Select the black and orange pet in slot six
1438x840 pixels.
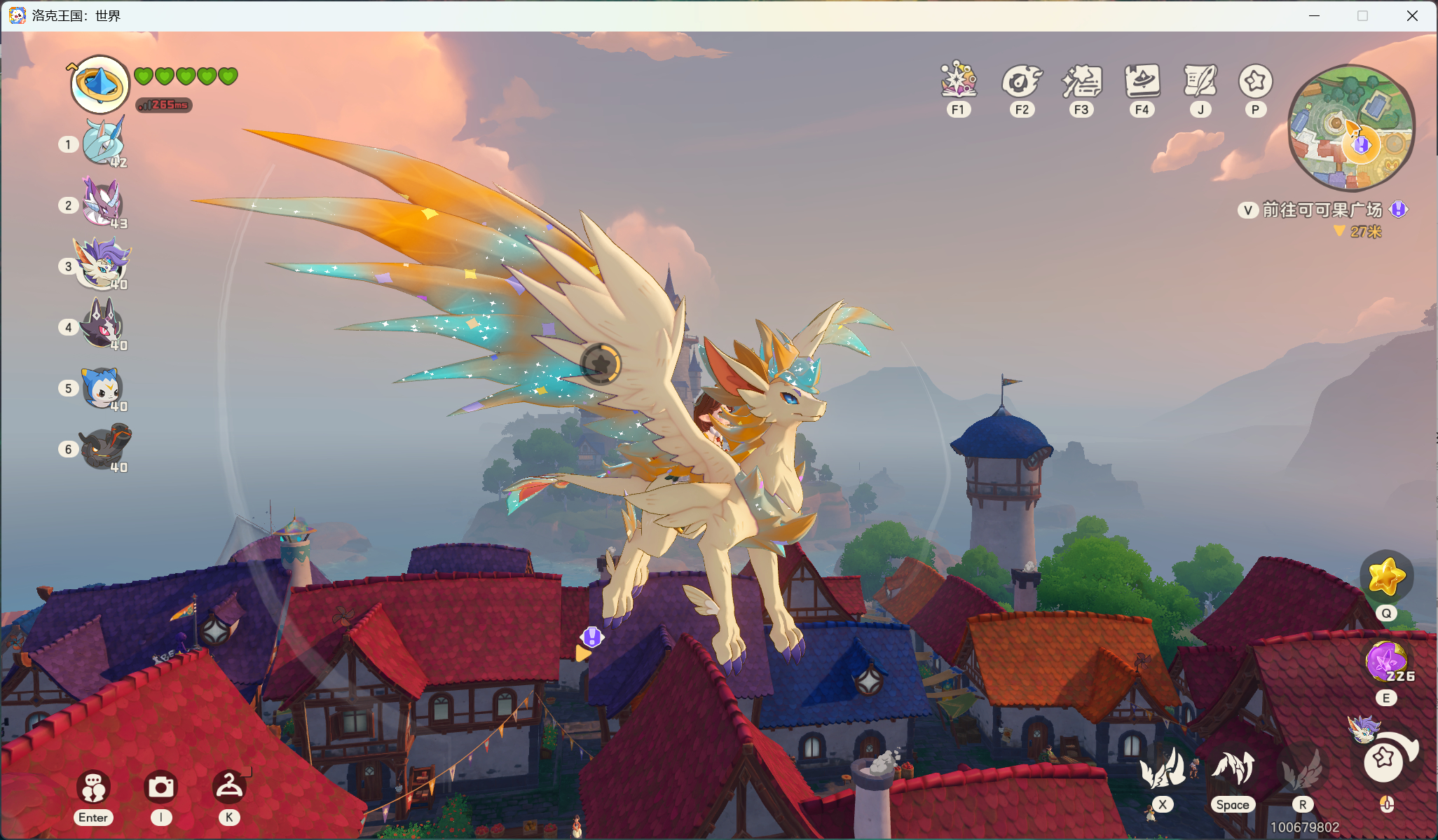point(104,446)
